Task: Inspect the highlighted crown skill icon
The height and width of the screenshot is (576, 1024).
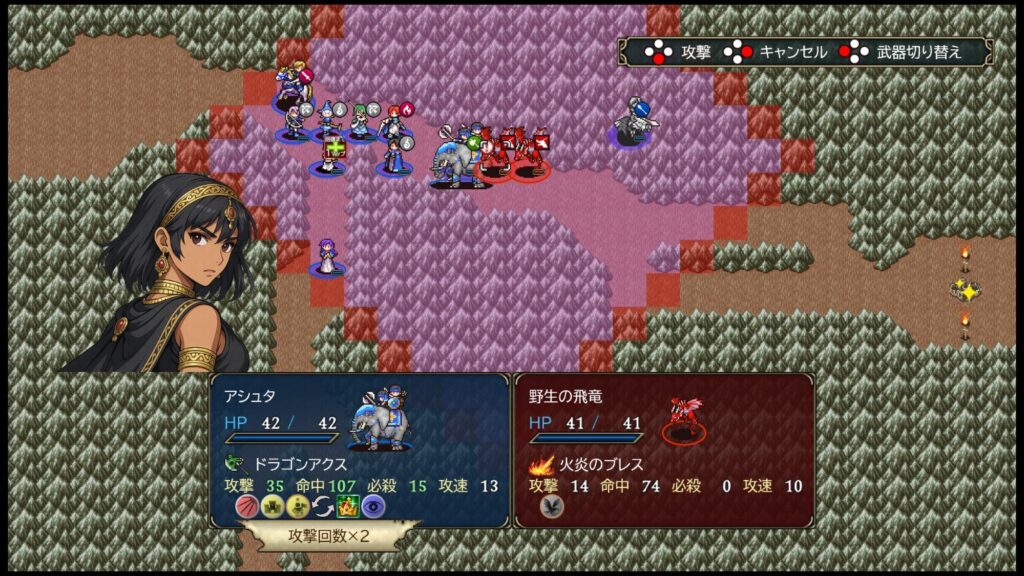Action: [x=347, y=506]
